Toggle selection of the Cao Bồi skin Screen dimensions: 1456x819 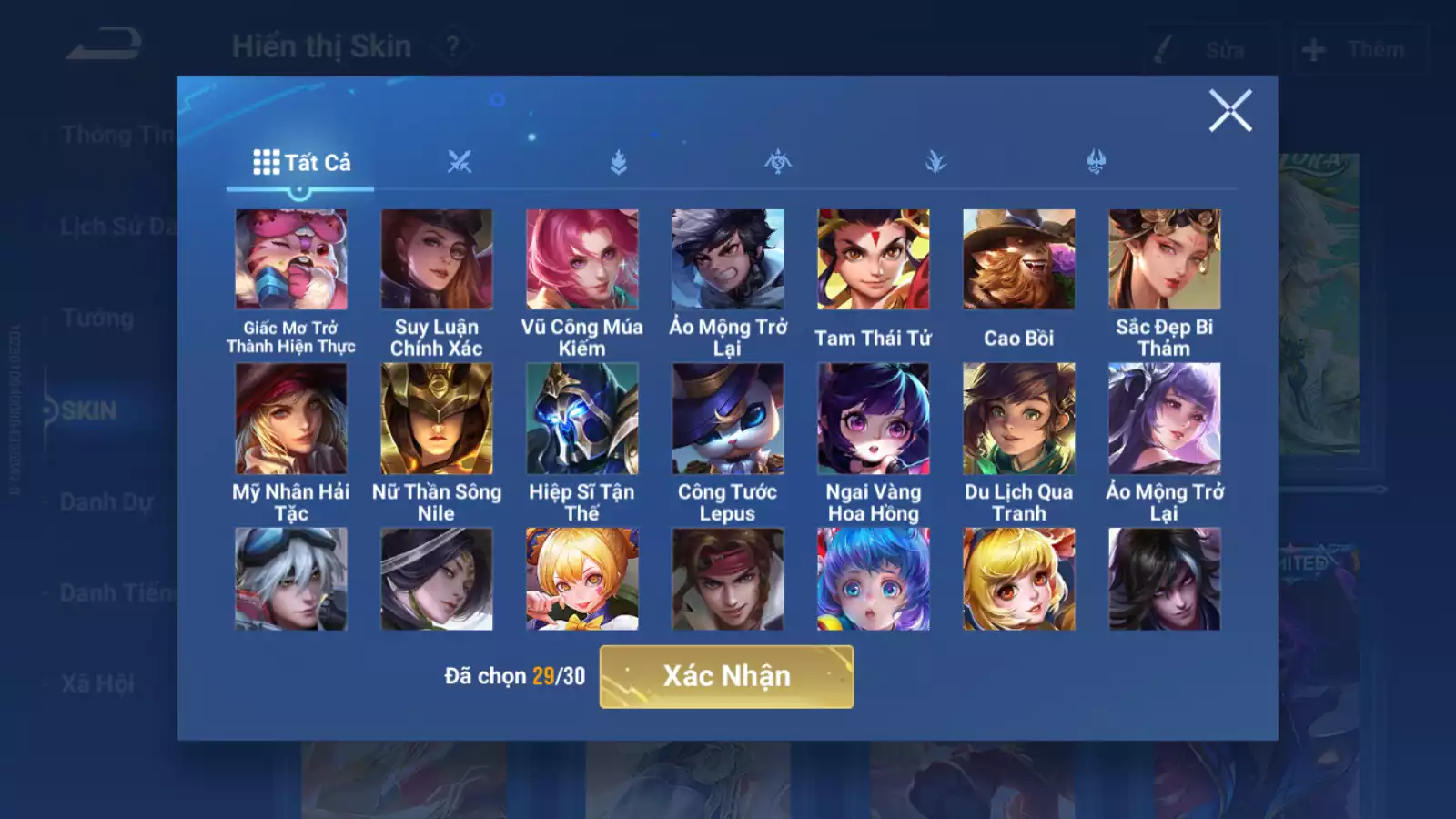[x=1019, y=259]
